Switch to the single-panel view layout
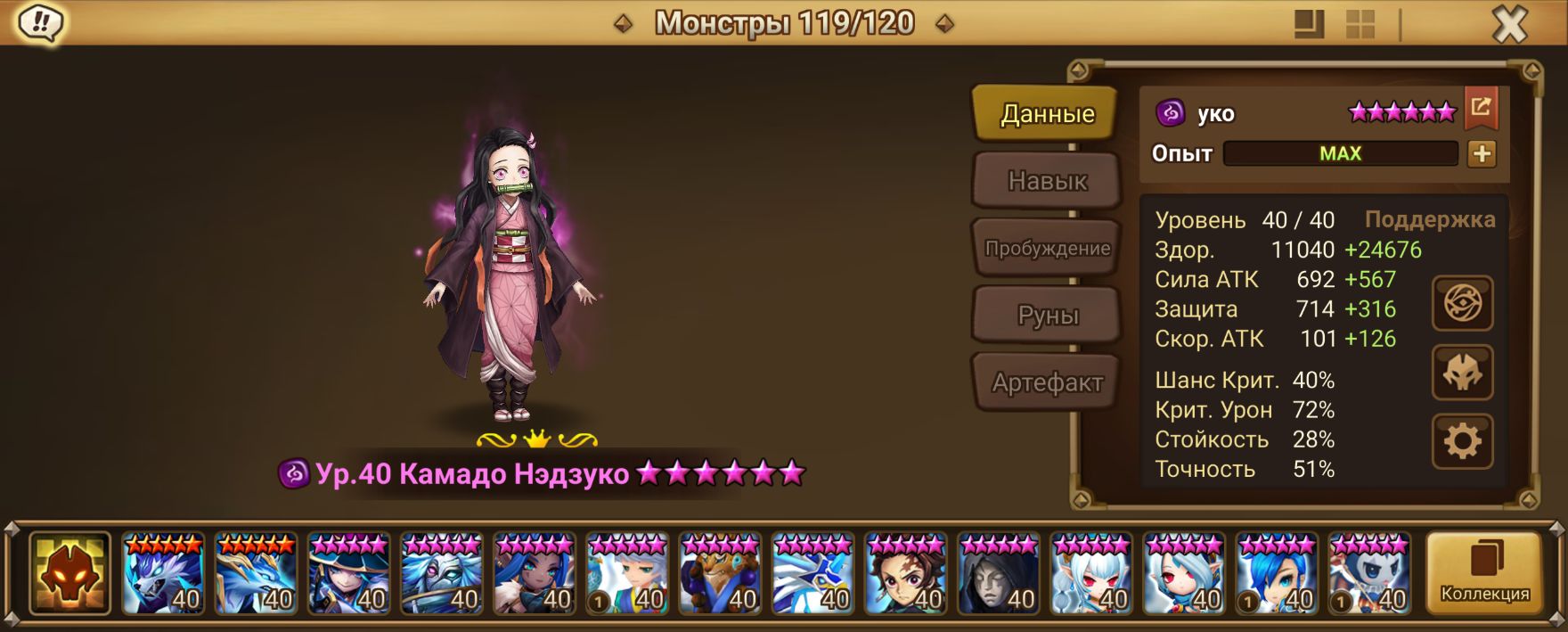 (x=1309, y=24)
